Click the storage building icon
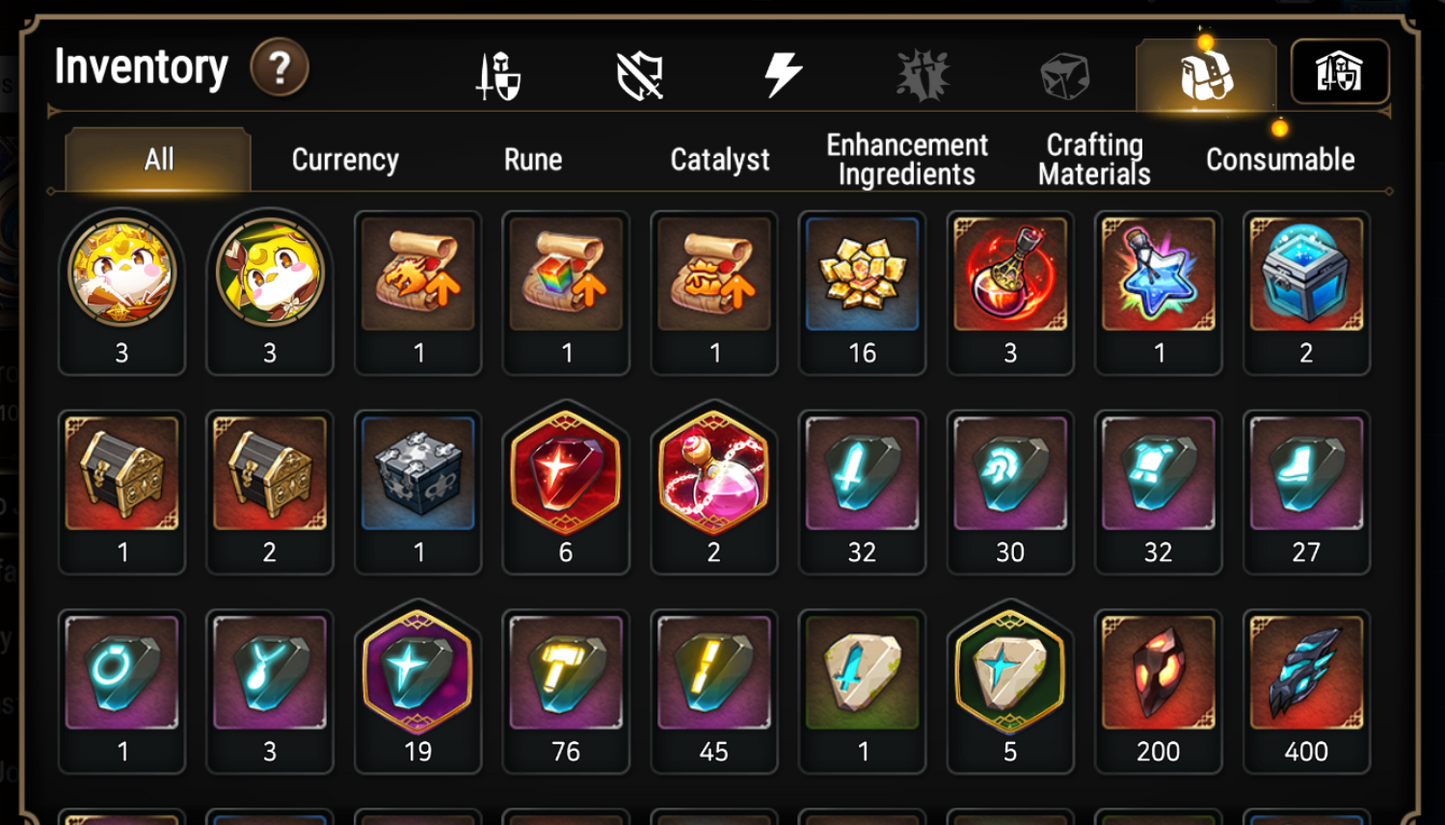This screenshot has height=825, width=1445. pos(1340,72)
